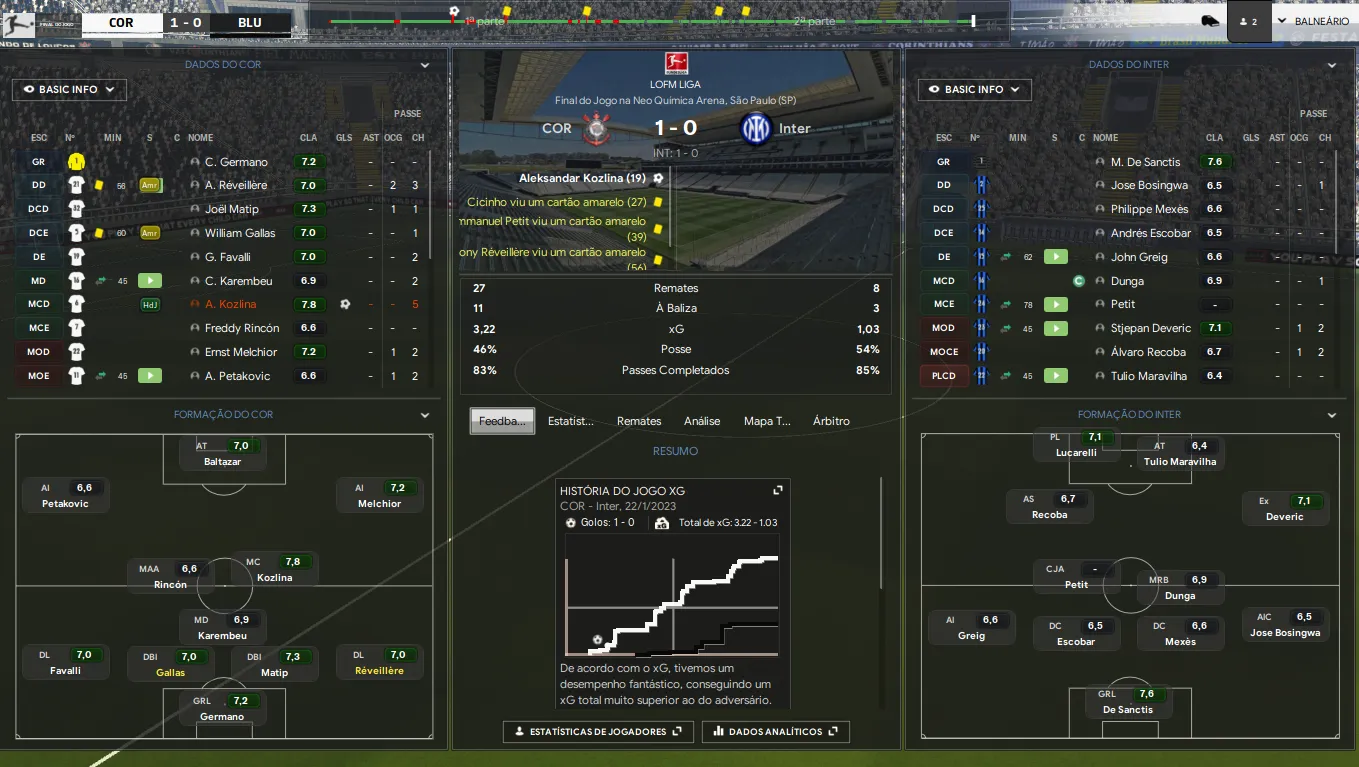This screenshot has height=767, width=1359.
Task: Select the Análise tab
Action: (702, 421)
